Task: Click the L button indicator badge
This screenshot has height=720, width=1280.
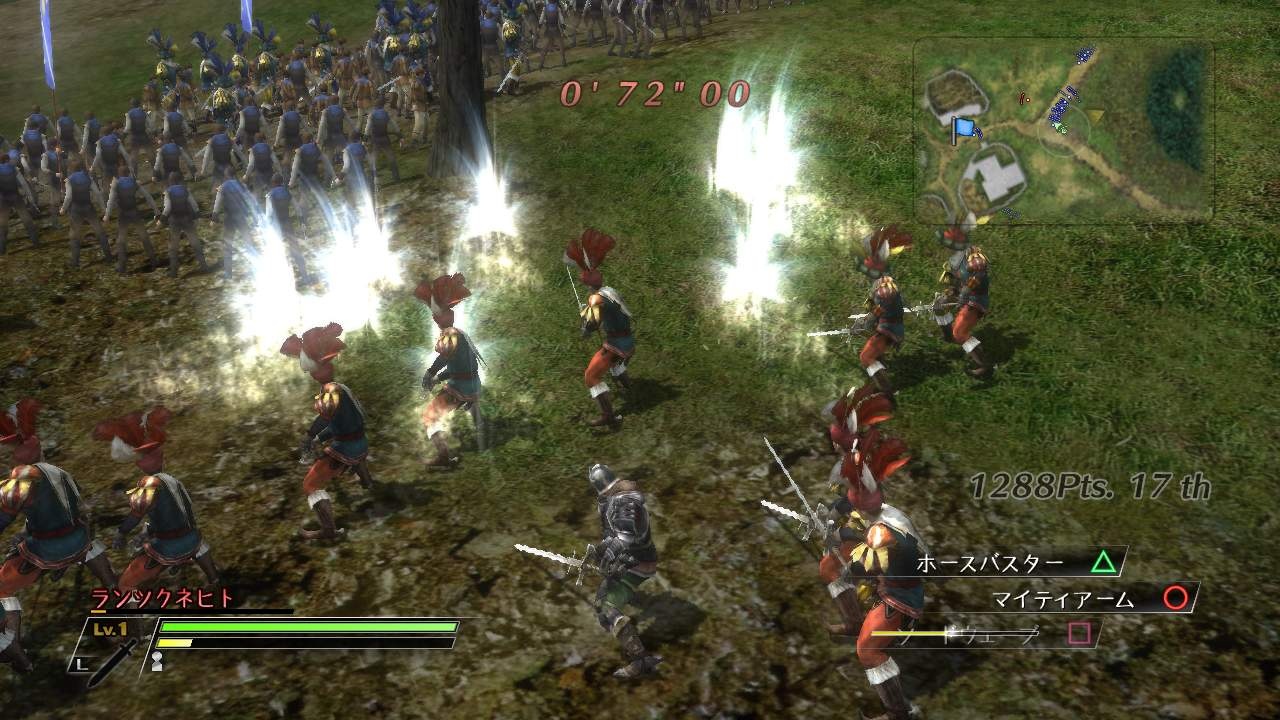Action: pyautogui.click(x=80, y=663)
